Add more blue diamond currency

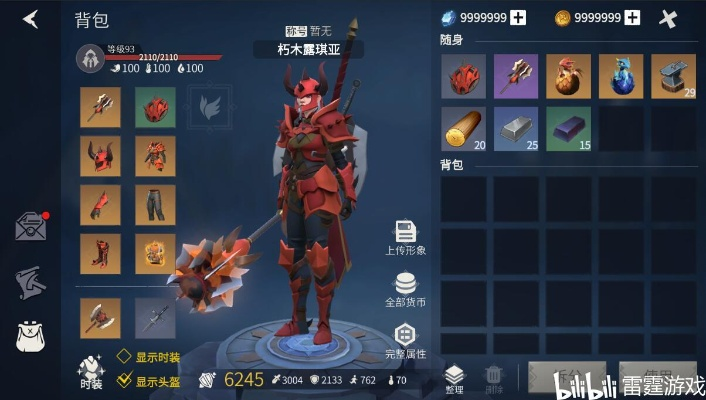[x=517, y=18]
